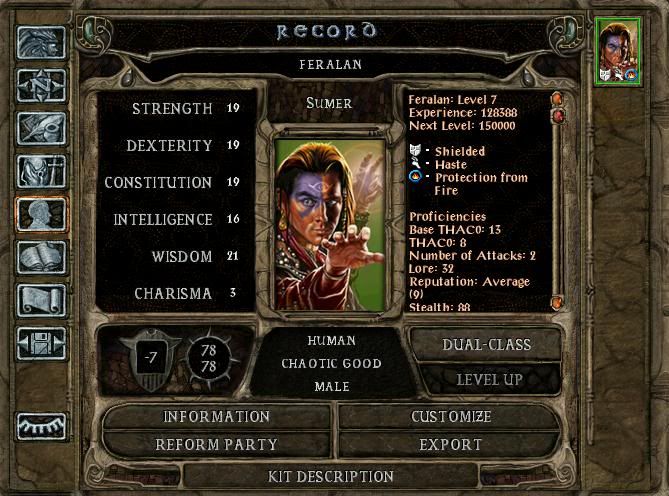Open options via the floppy disk icon

point(42,343)
